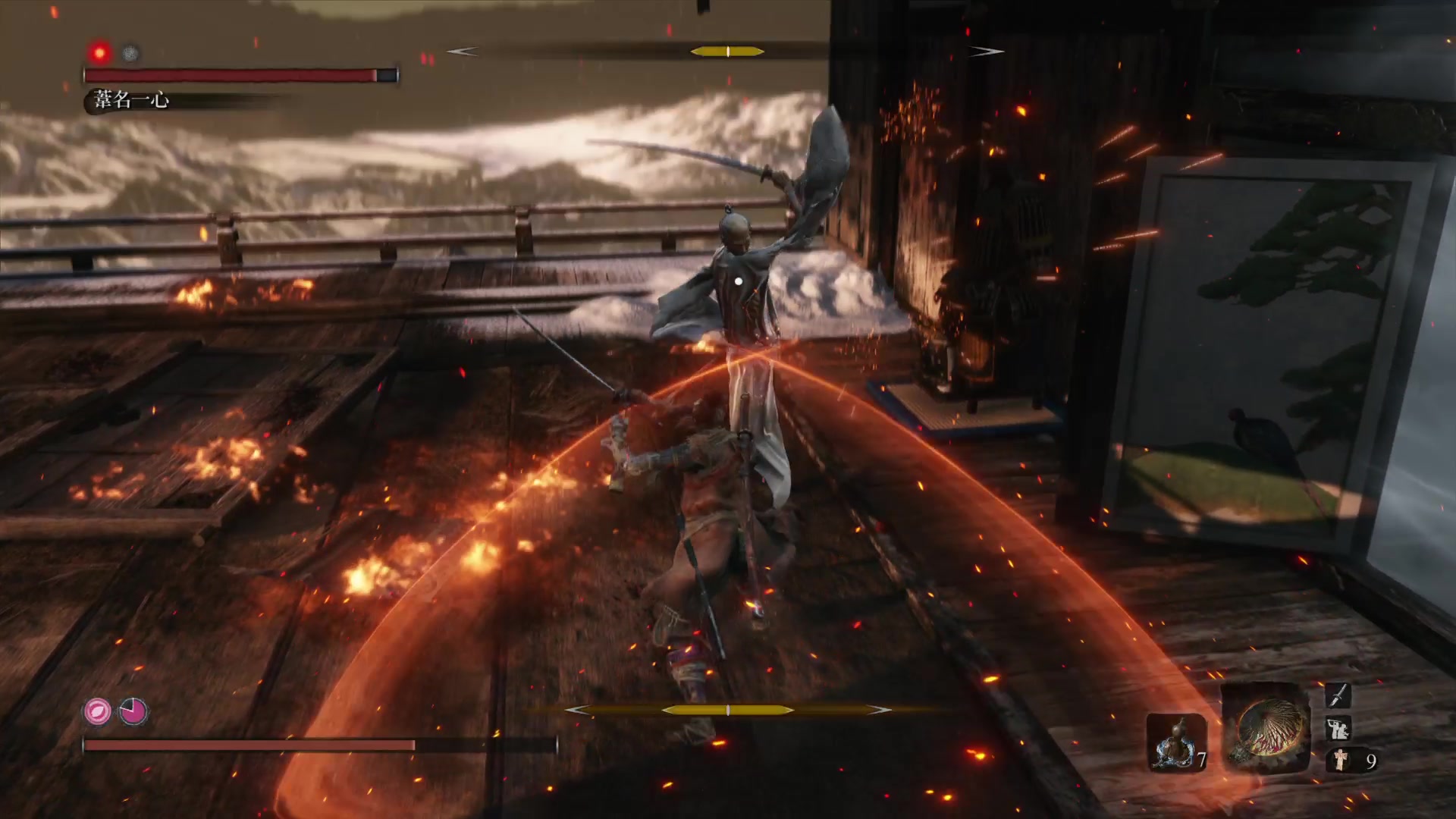The width and height of the screenshot is (1456, 819).
Task: Click the white spirit emblem icon
Action: click(1341, 760)
